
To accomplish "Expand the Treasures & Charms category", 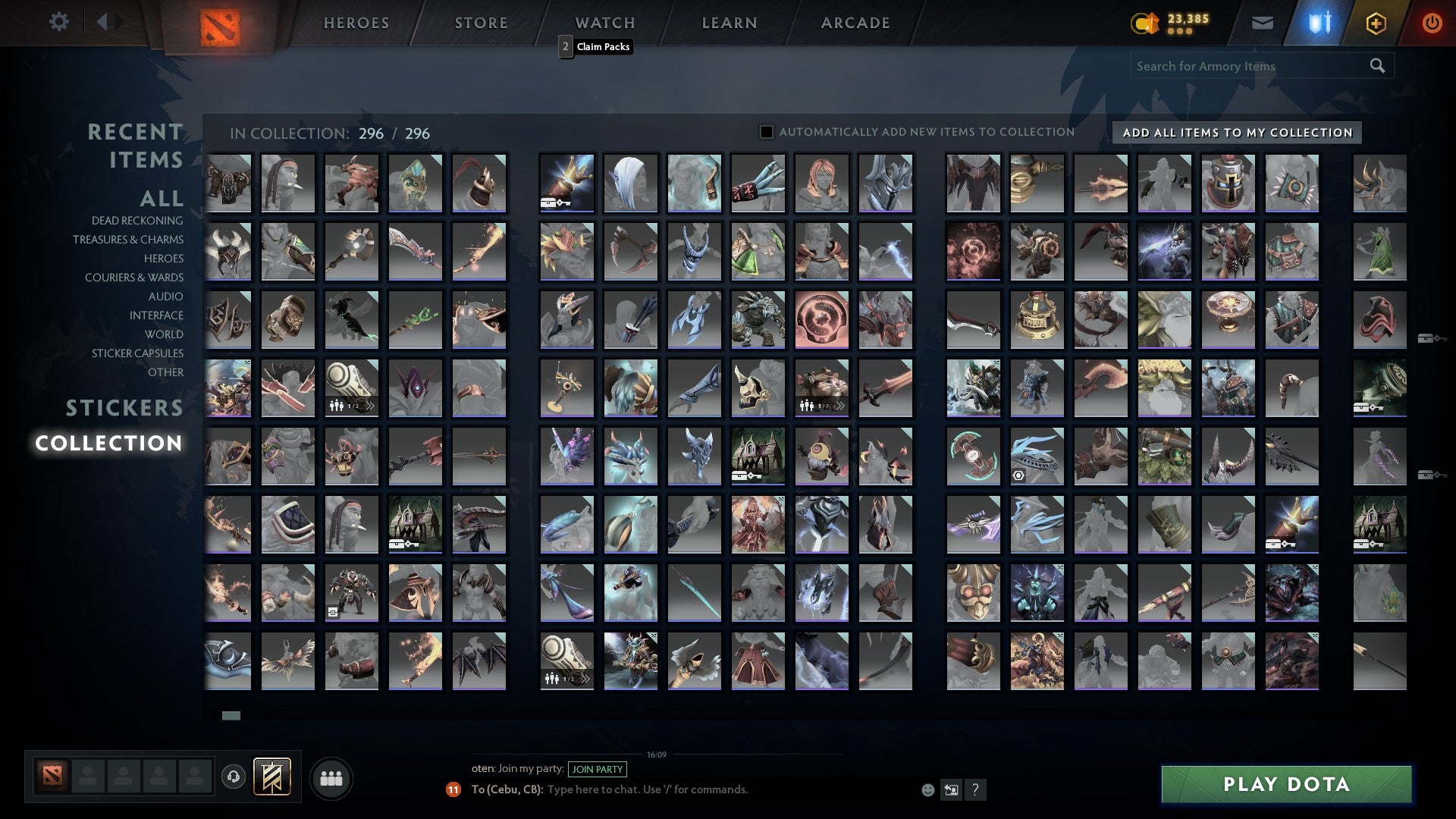I will pyautogui.click(x=129, y=240).
